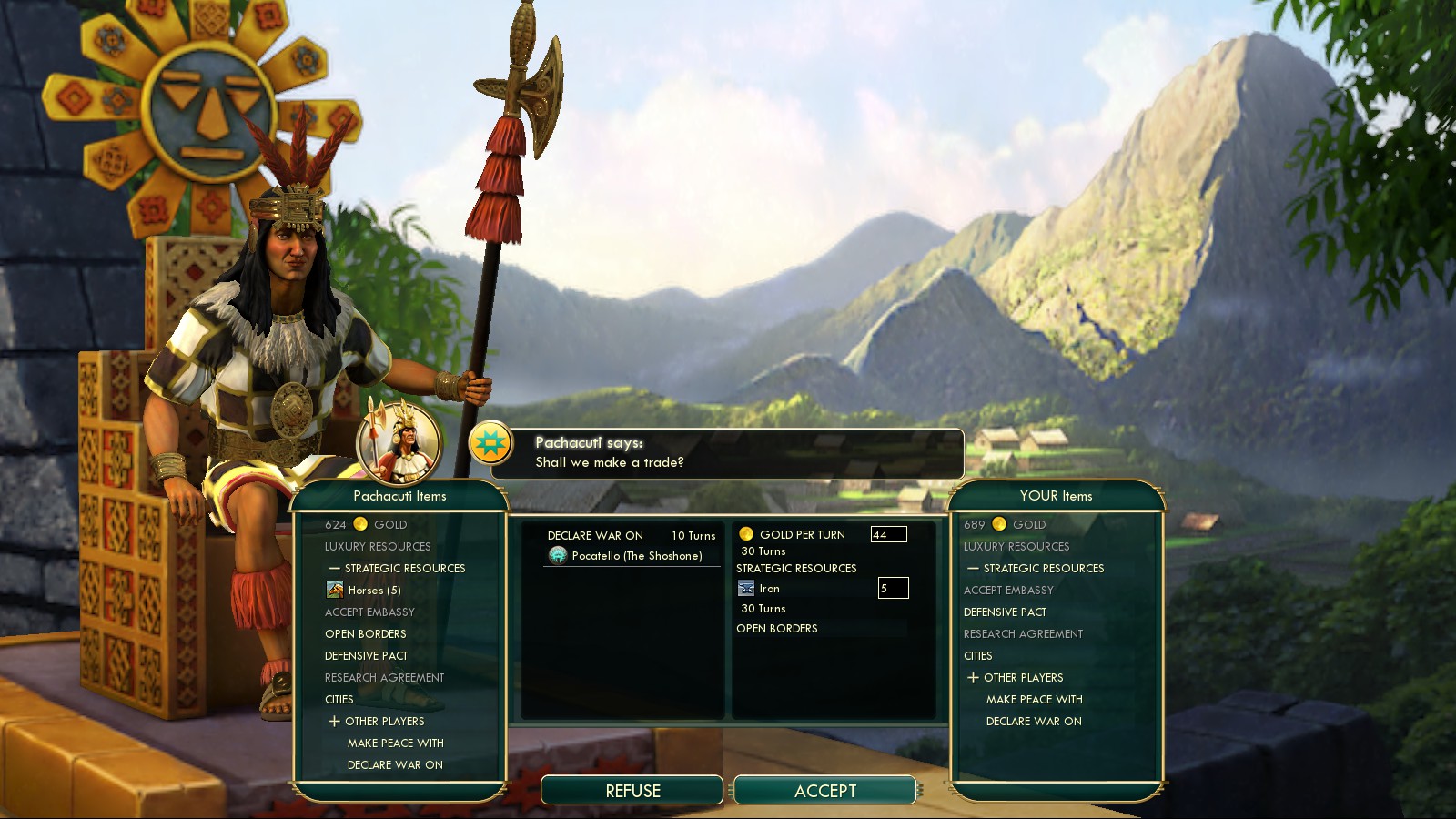This screenshot has height=819, width=1456.
Task: Expand your Other Players section
Action: pos(974,678)
